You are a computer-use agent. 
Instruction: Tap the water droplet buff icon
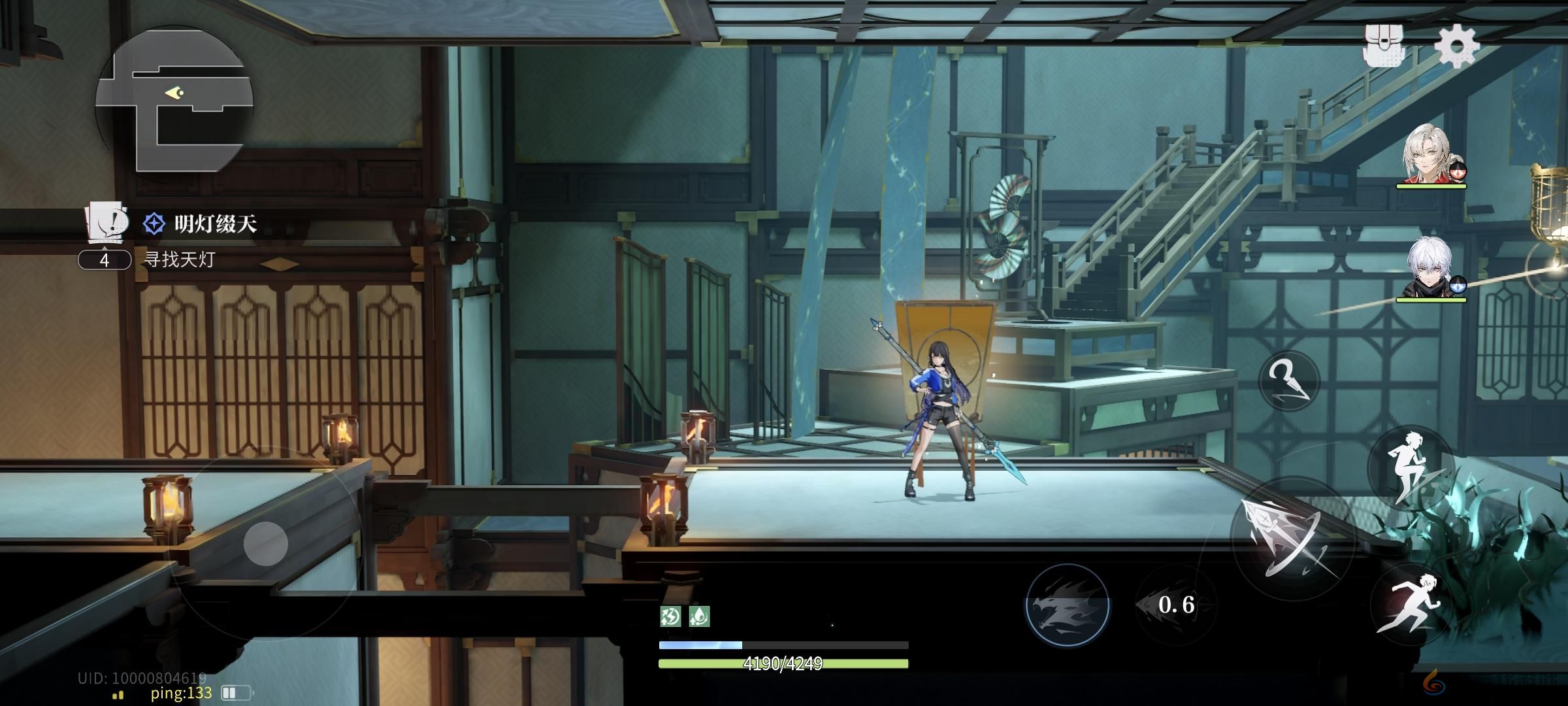click(x=699, y=616)
